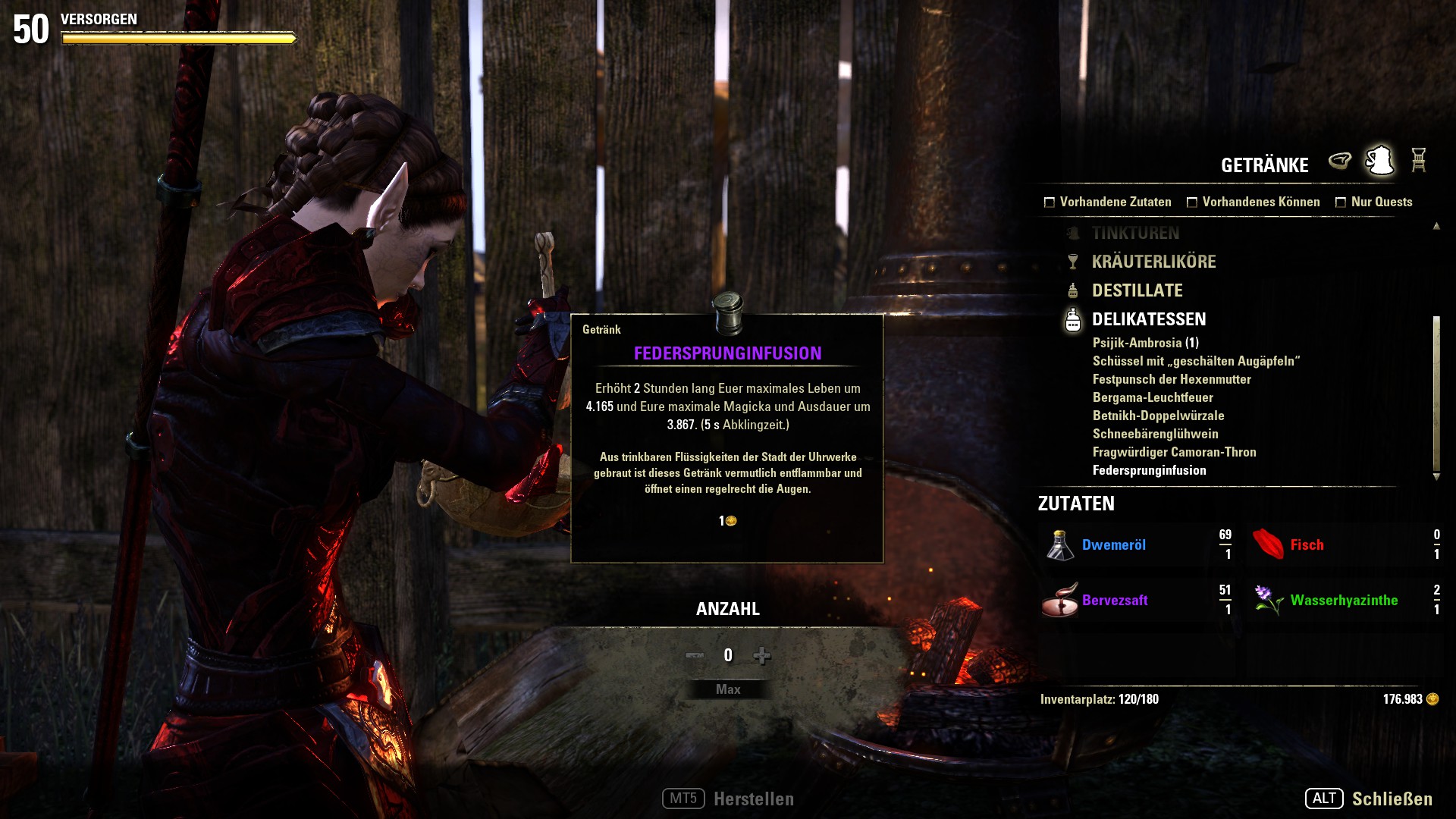
Task: Set quantity to Max
Action: pyautogui.click(x=728, y=689)
